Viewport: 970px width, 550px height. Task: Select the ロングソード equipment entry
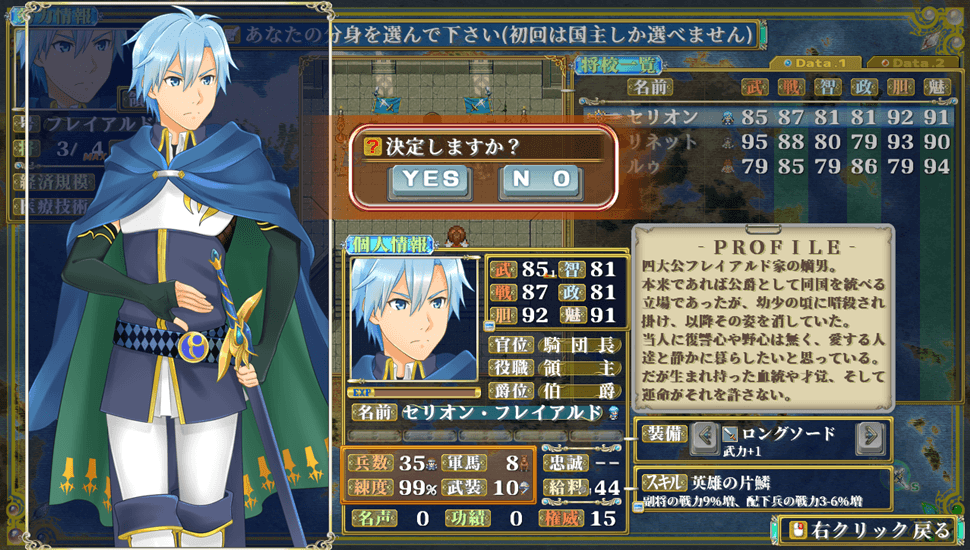tap(785, 434)
